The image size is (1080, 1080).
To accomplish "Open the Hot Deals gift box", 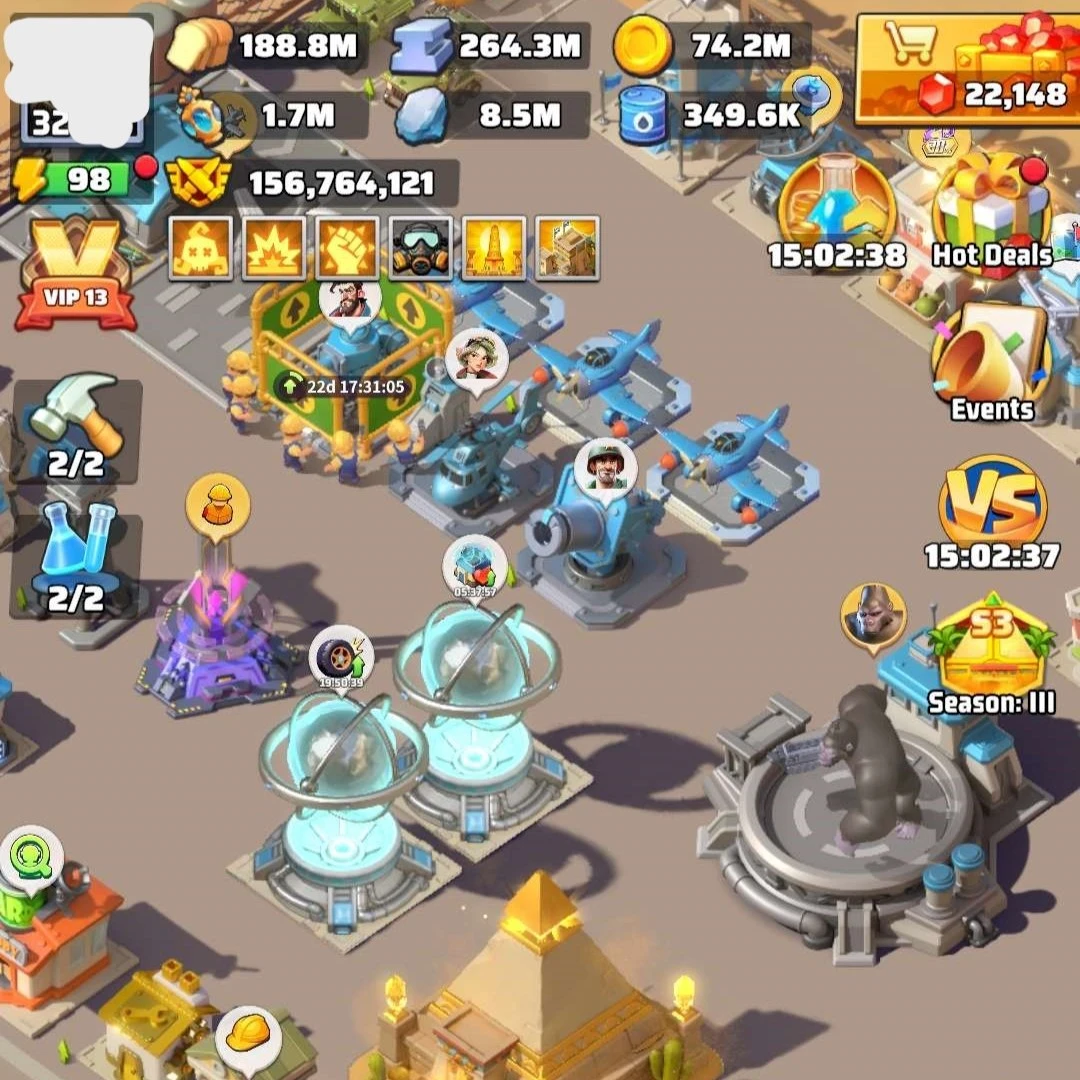I will point(990,212).
